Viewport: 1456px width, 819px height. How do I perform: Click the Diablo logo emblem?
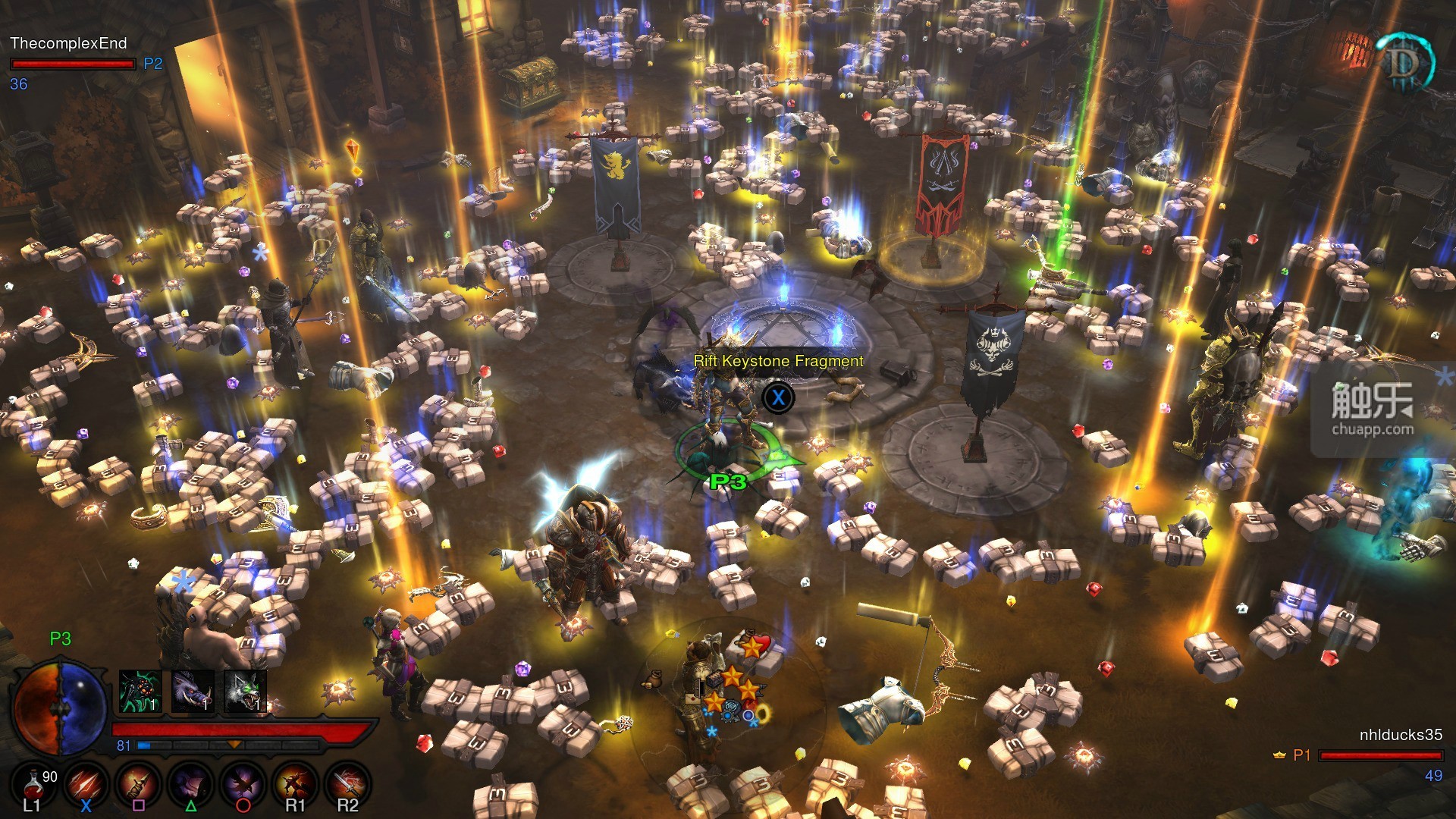[x=1404, y=64]
